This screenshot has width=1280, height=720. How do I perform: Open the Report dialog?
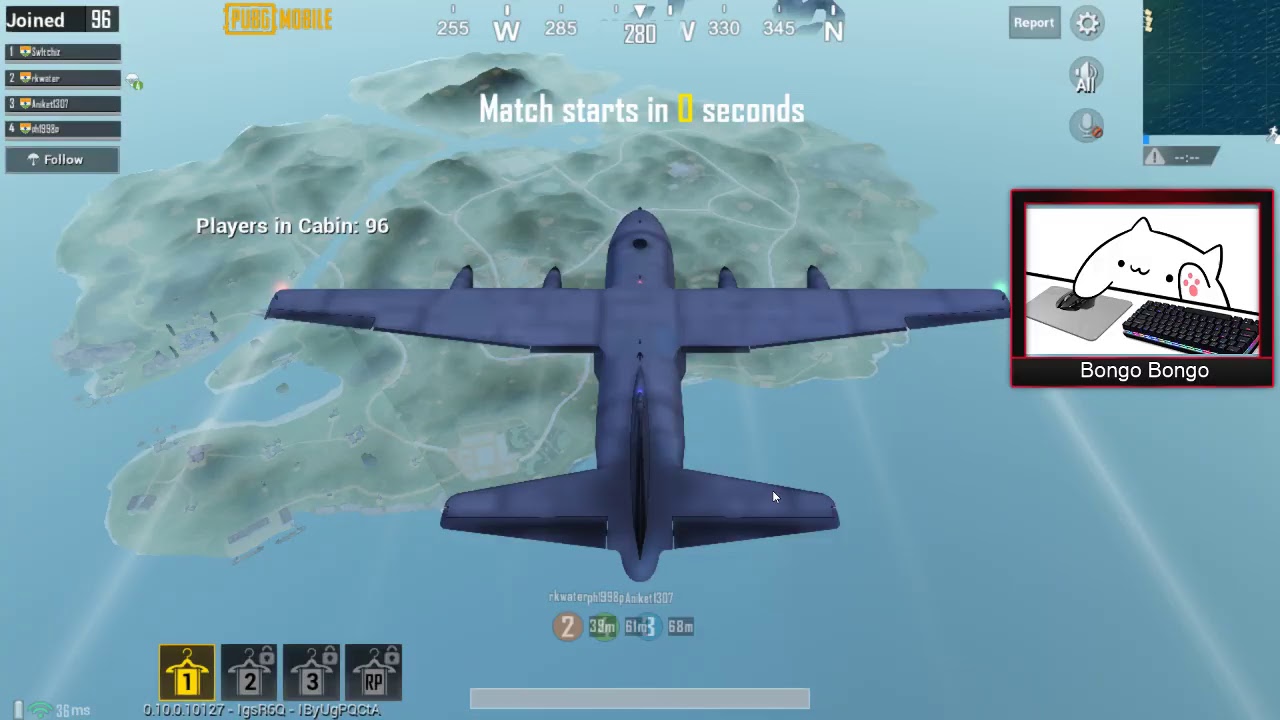coord(1033,23)
